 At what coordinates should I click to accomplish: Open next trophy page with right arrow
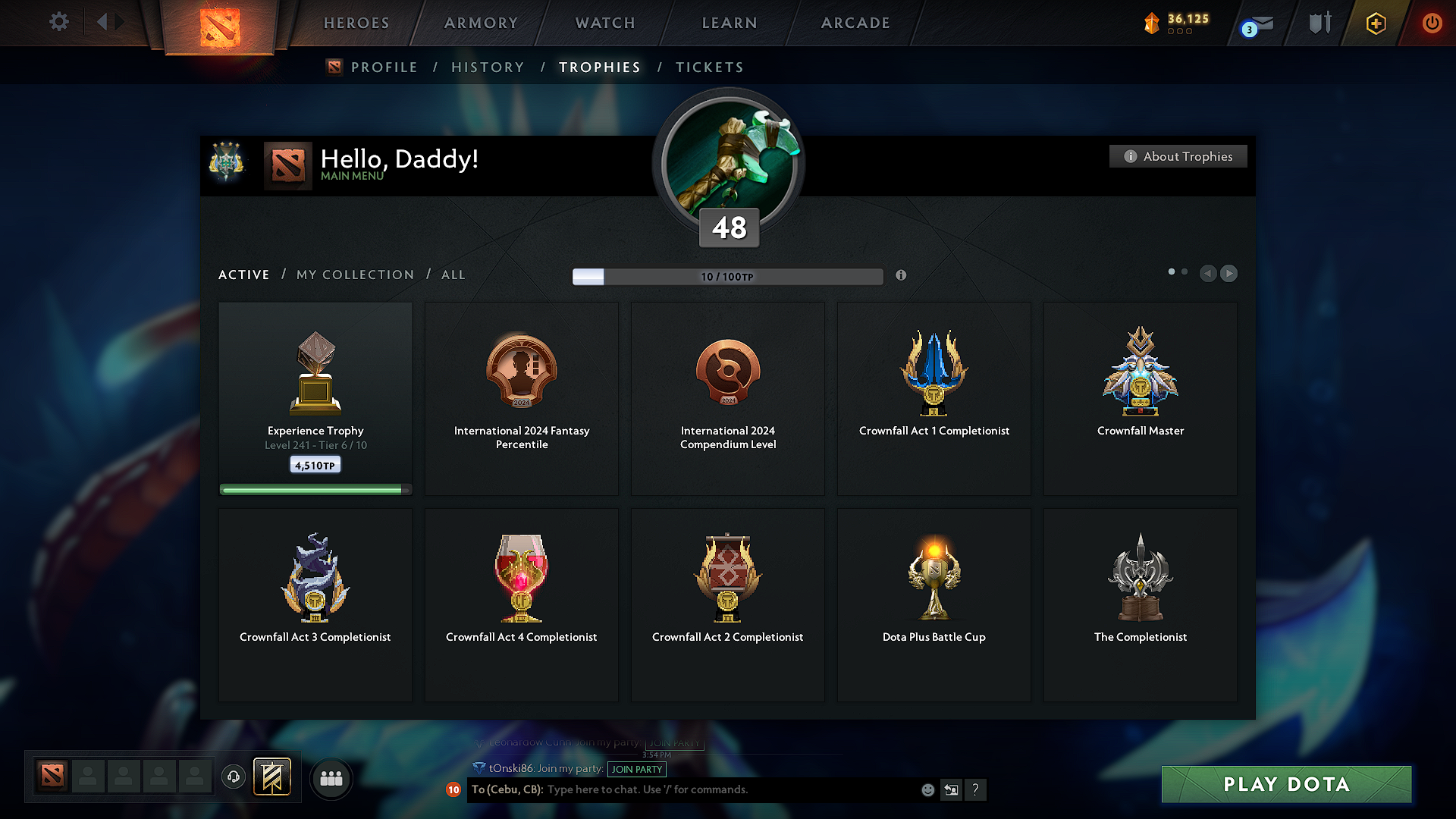(1228, 274)
